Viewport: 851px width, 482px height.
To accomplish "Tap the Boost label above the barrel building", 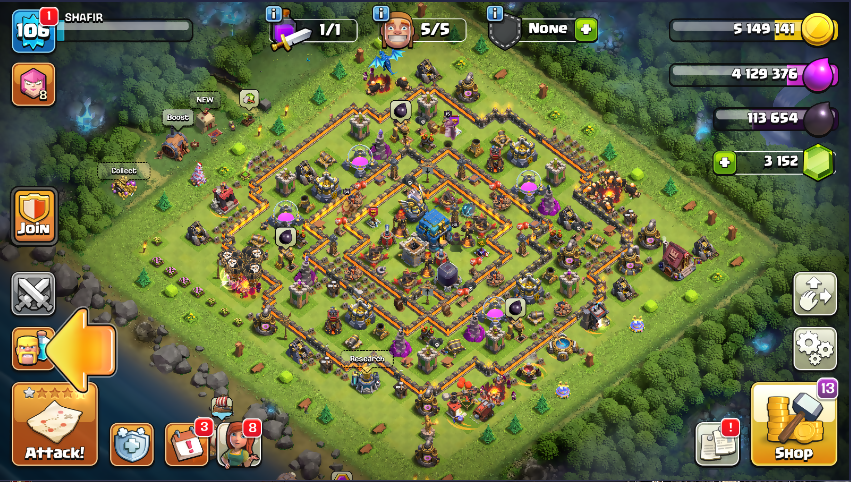I will click(177, 118).
